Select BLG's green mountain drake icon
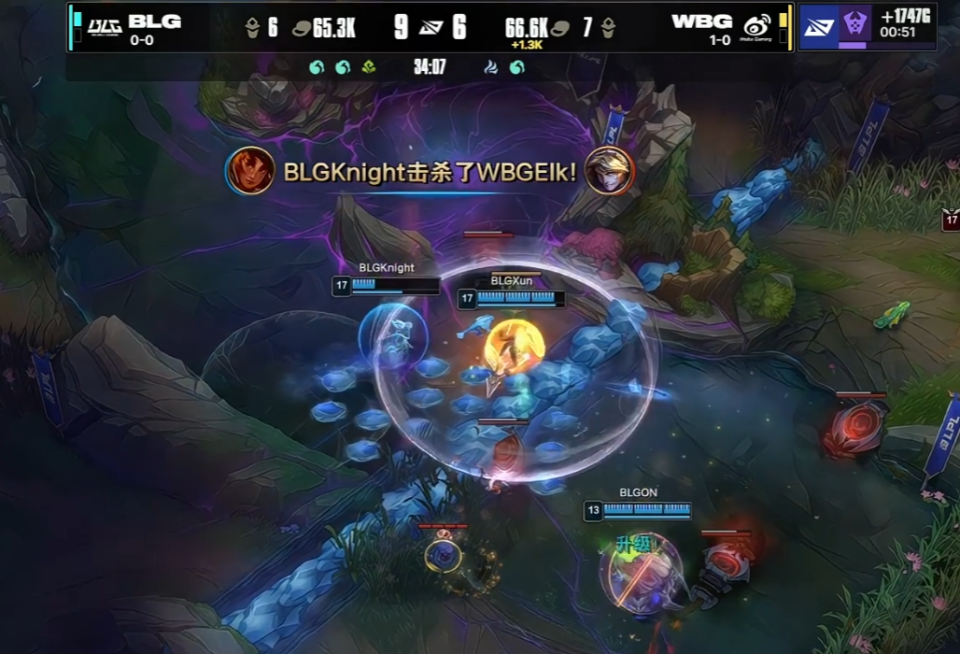Screen dimensions: 960x654 point(369,68)
